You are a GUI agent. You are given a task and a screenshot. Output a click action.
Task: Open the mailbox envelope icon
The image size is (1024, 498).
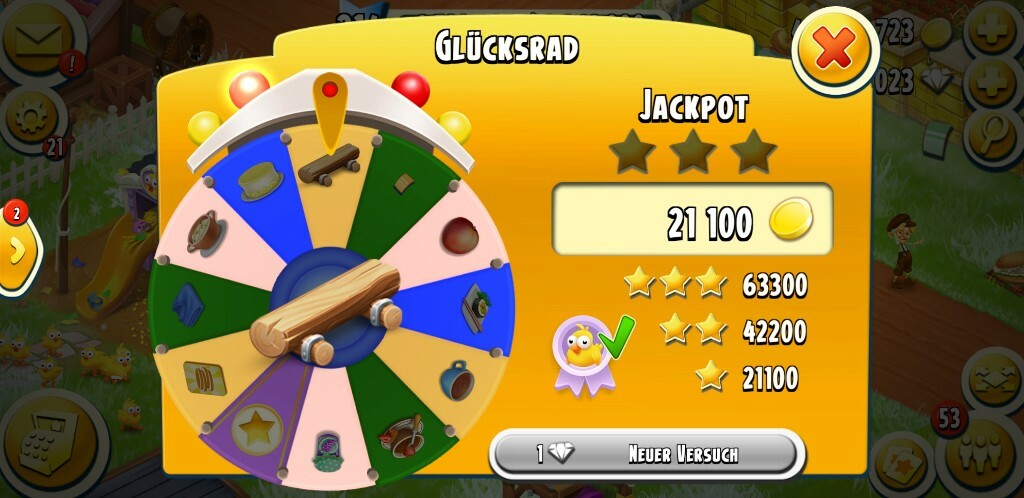point(40,36)
